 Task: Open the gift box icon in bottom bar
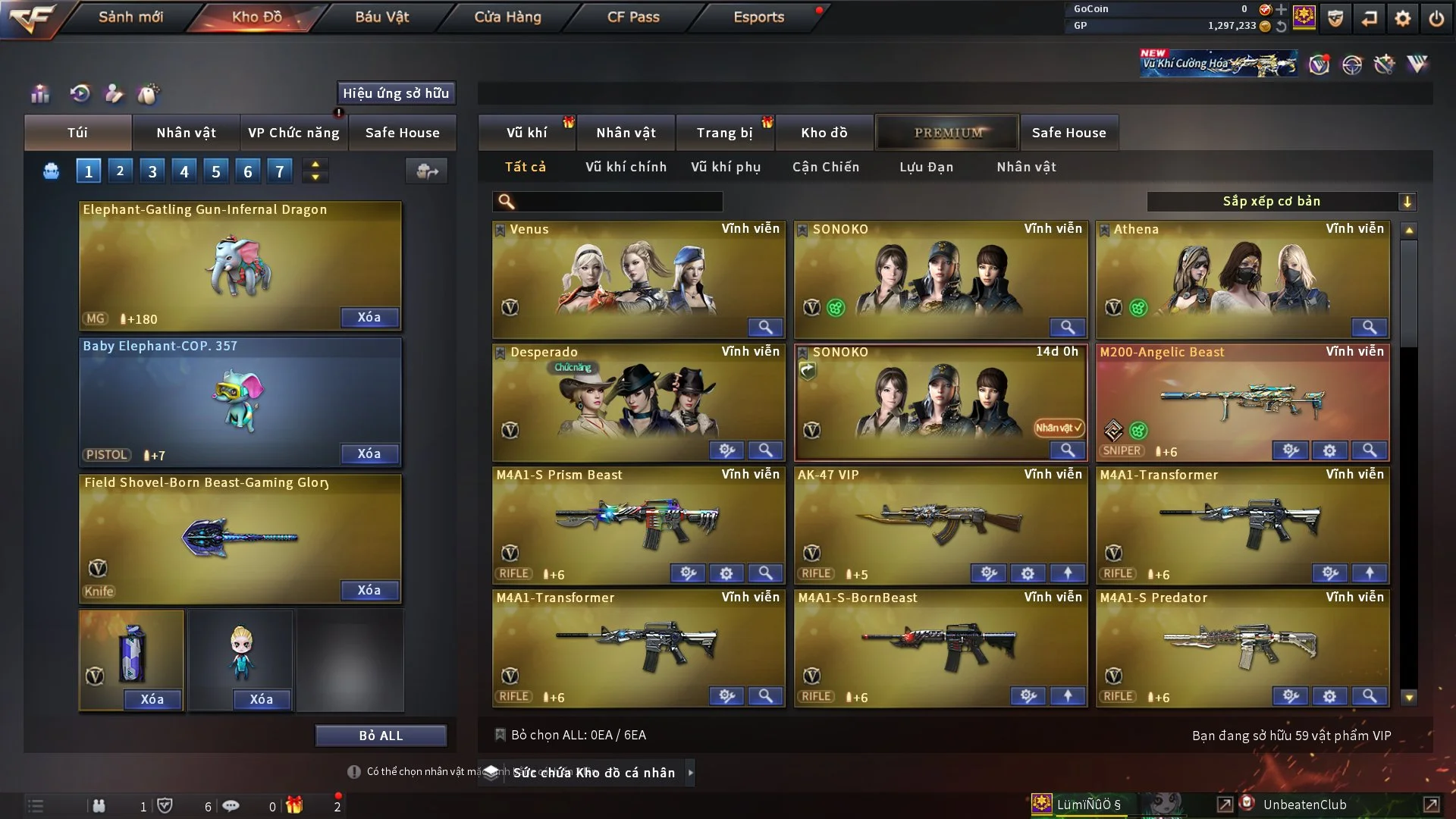(x=295, y=805)
